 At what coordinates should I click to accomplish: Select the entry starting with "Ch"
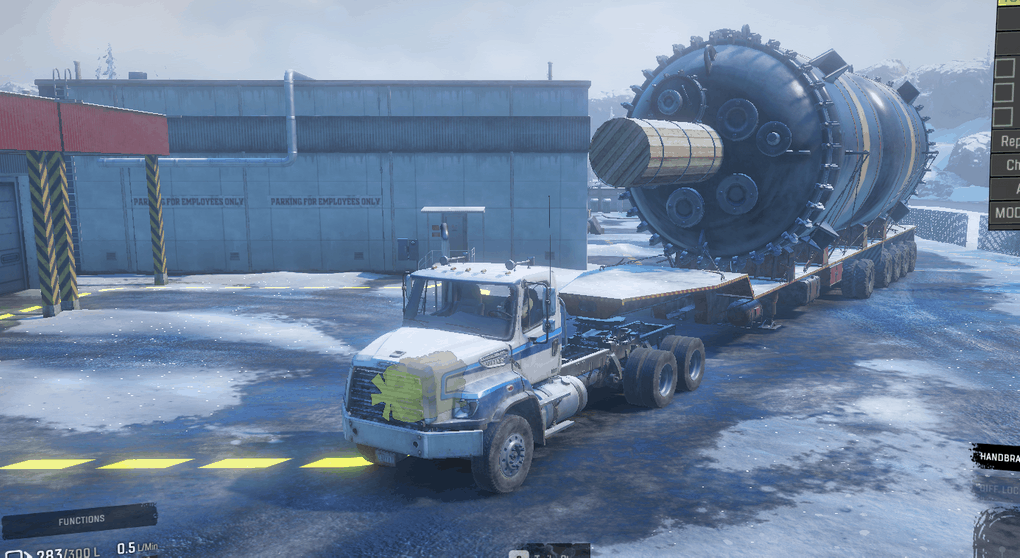[x=1008, y=165]
